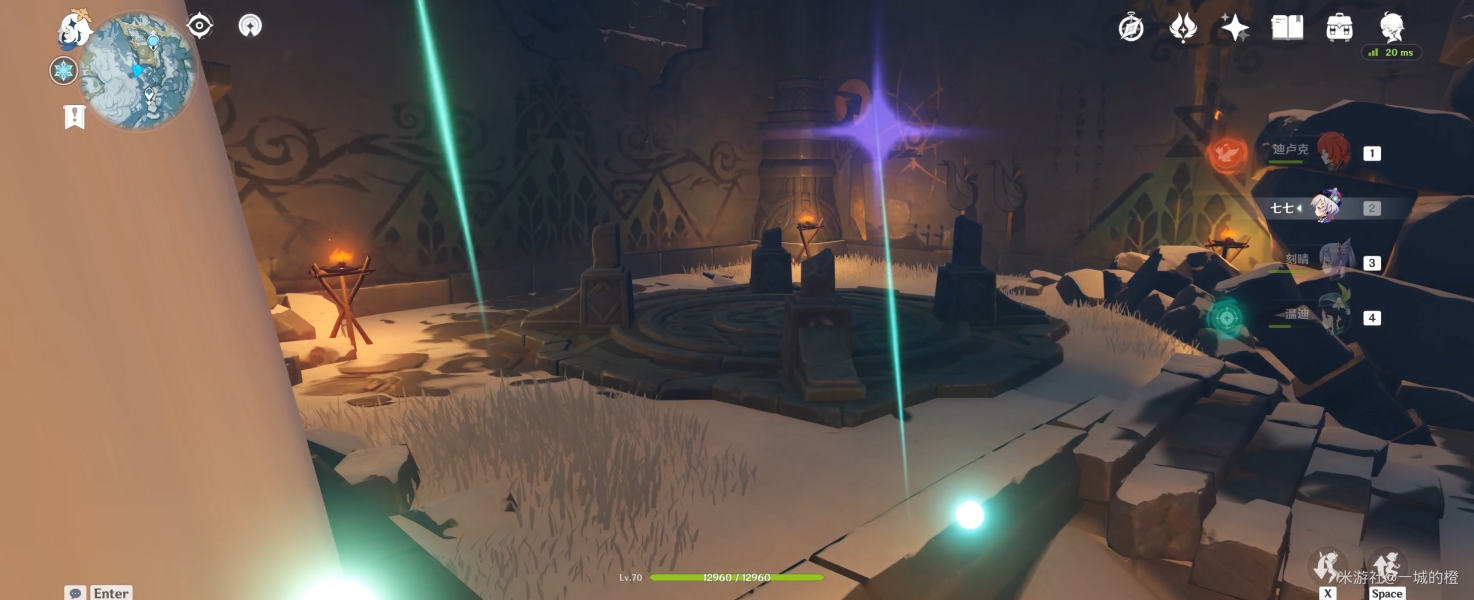1474x600 pixels.
Task: Open the circular minimap
Action: [x=137, y=70]
